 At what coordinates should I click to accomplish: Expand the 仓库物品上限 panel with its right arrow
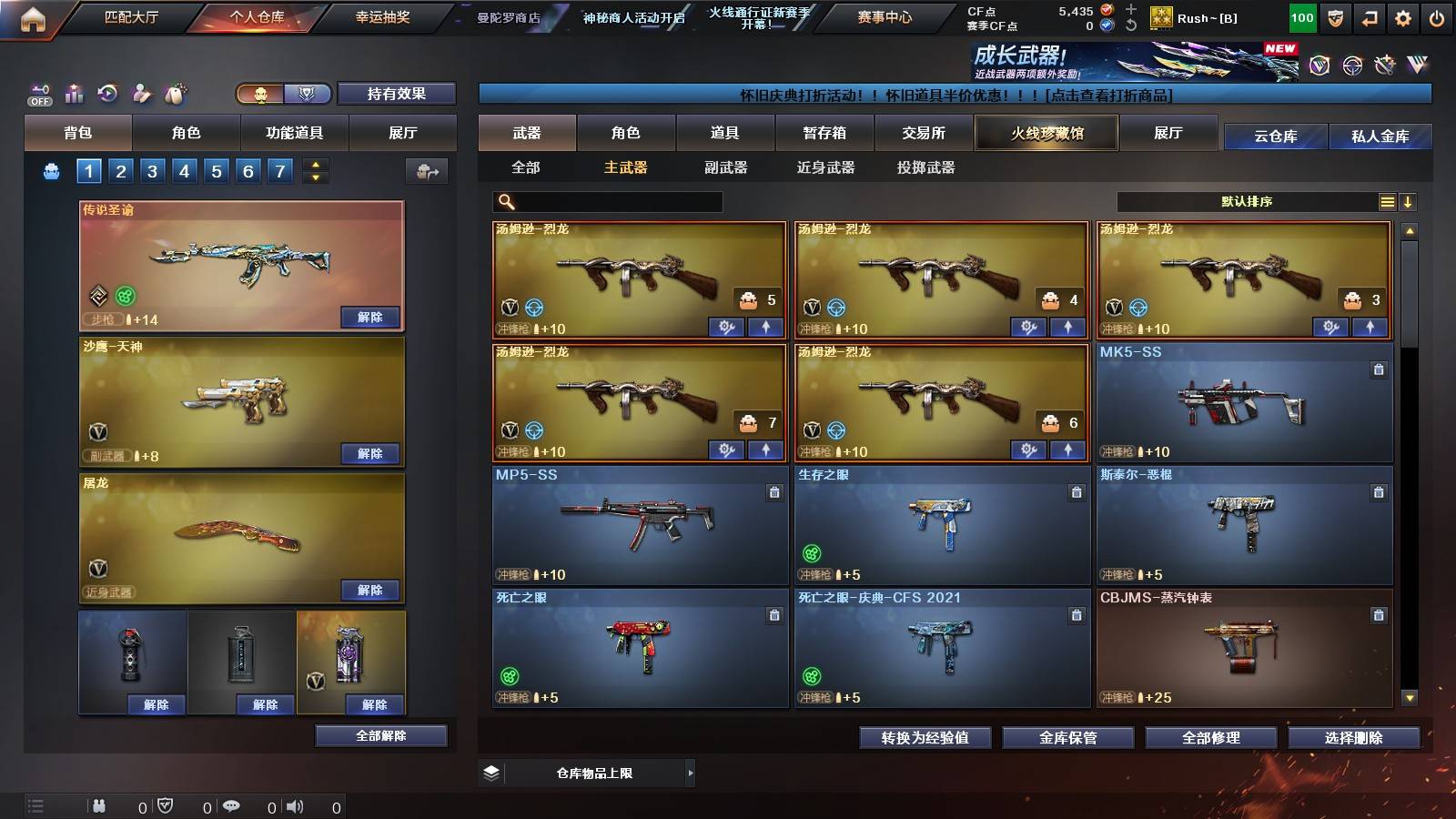[x=688, y=773]
